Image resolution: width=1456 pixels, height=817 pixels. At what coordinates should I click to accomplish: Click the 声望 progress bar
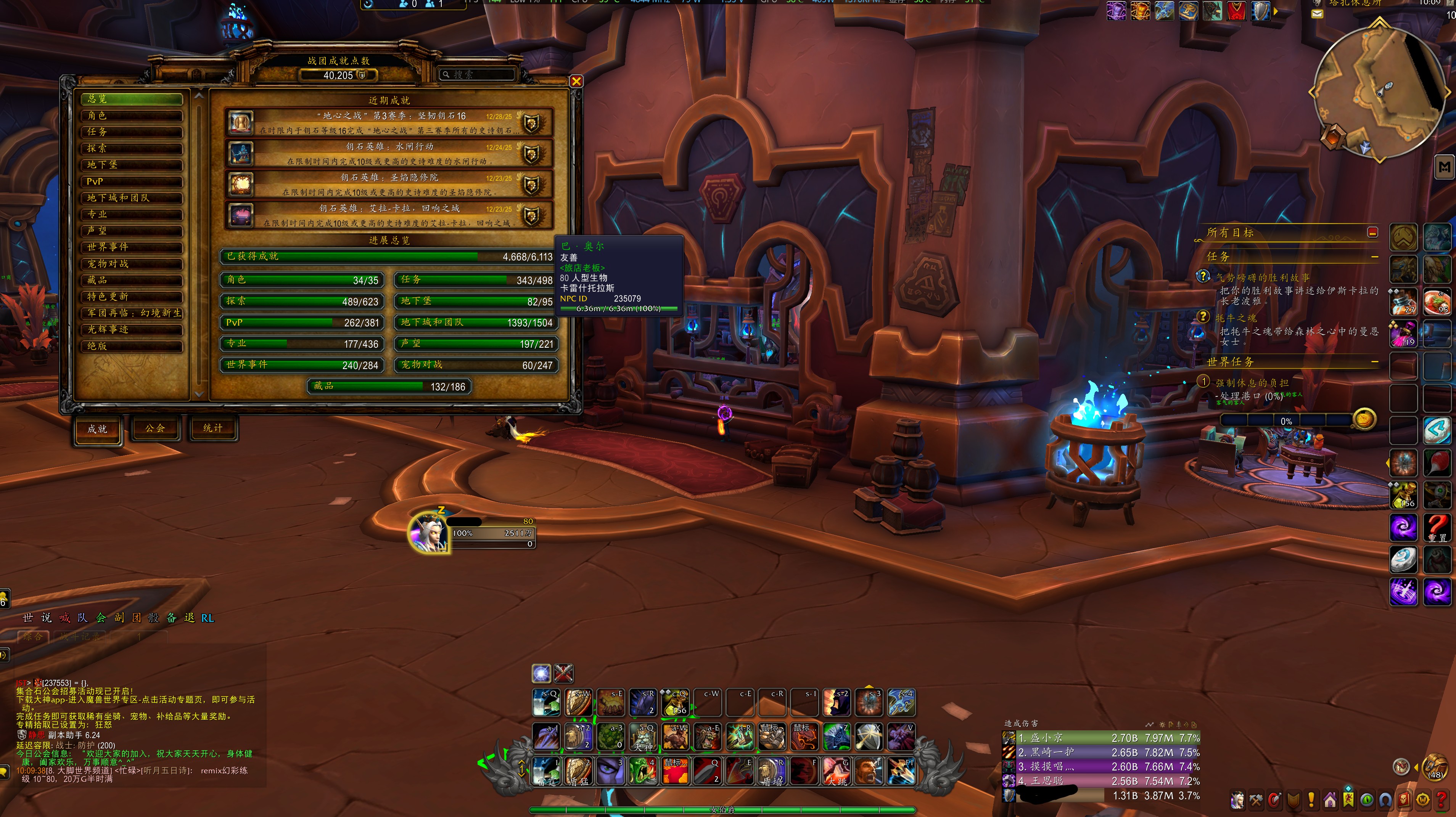click(x=476, y=344)
